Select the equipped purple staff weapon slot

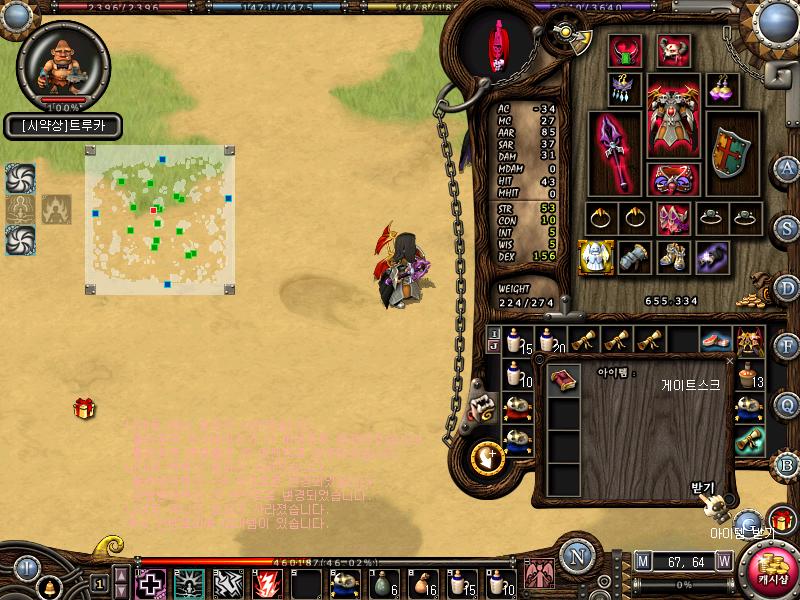(x=613, y=152)
